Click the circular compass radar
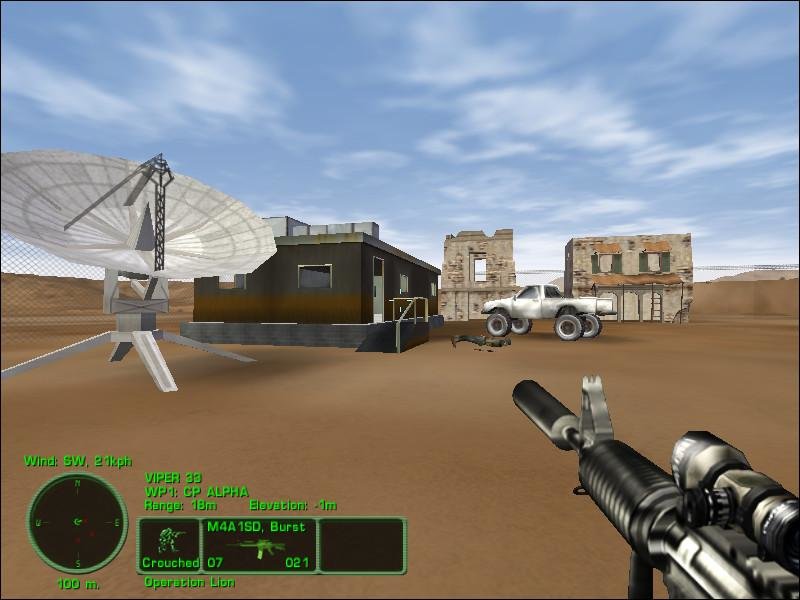 click(77, 523)
